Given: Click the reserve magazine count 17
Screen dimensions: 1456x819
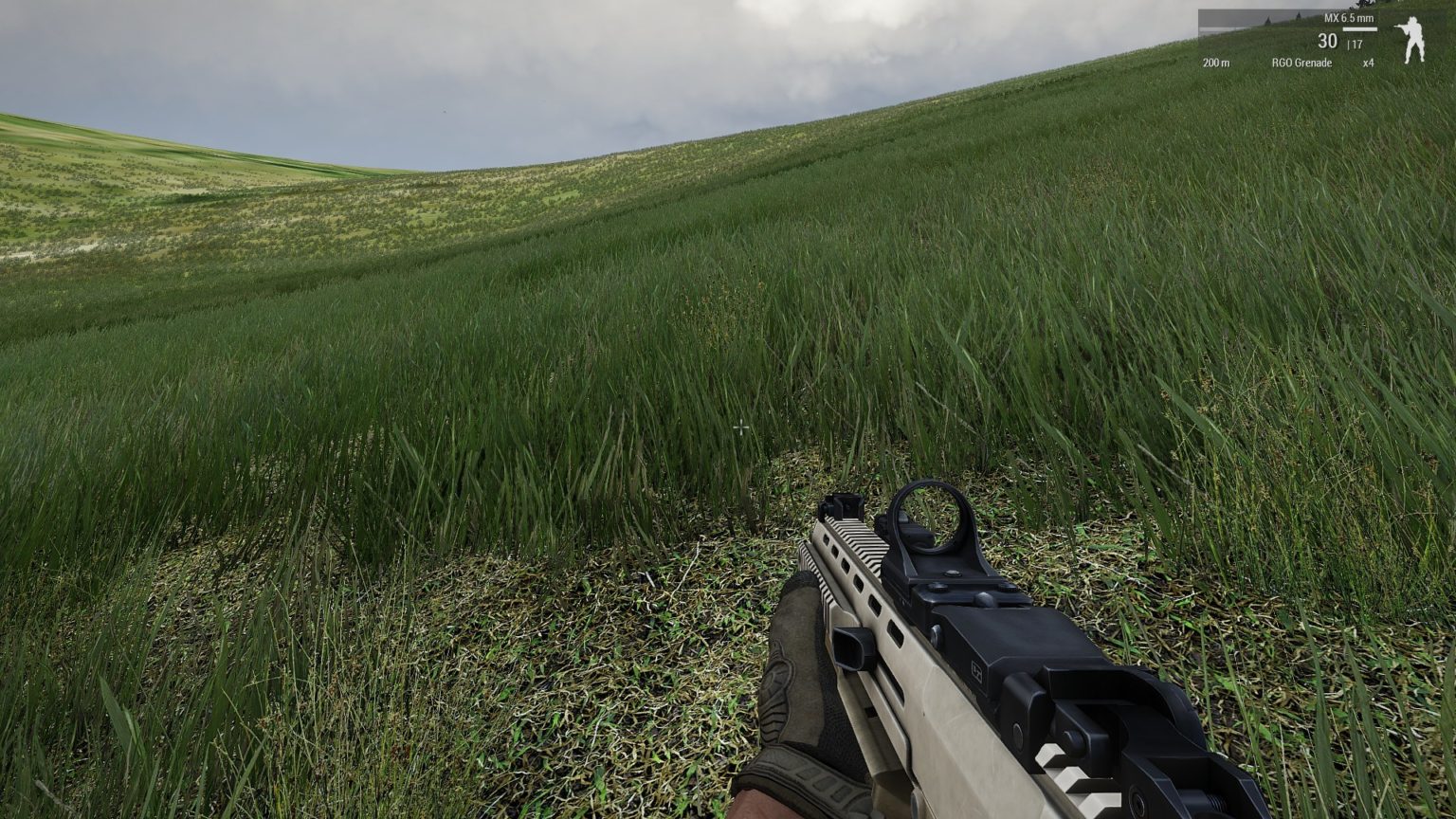Looking at the screenshot, I should click(x=1356, y=43).
